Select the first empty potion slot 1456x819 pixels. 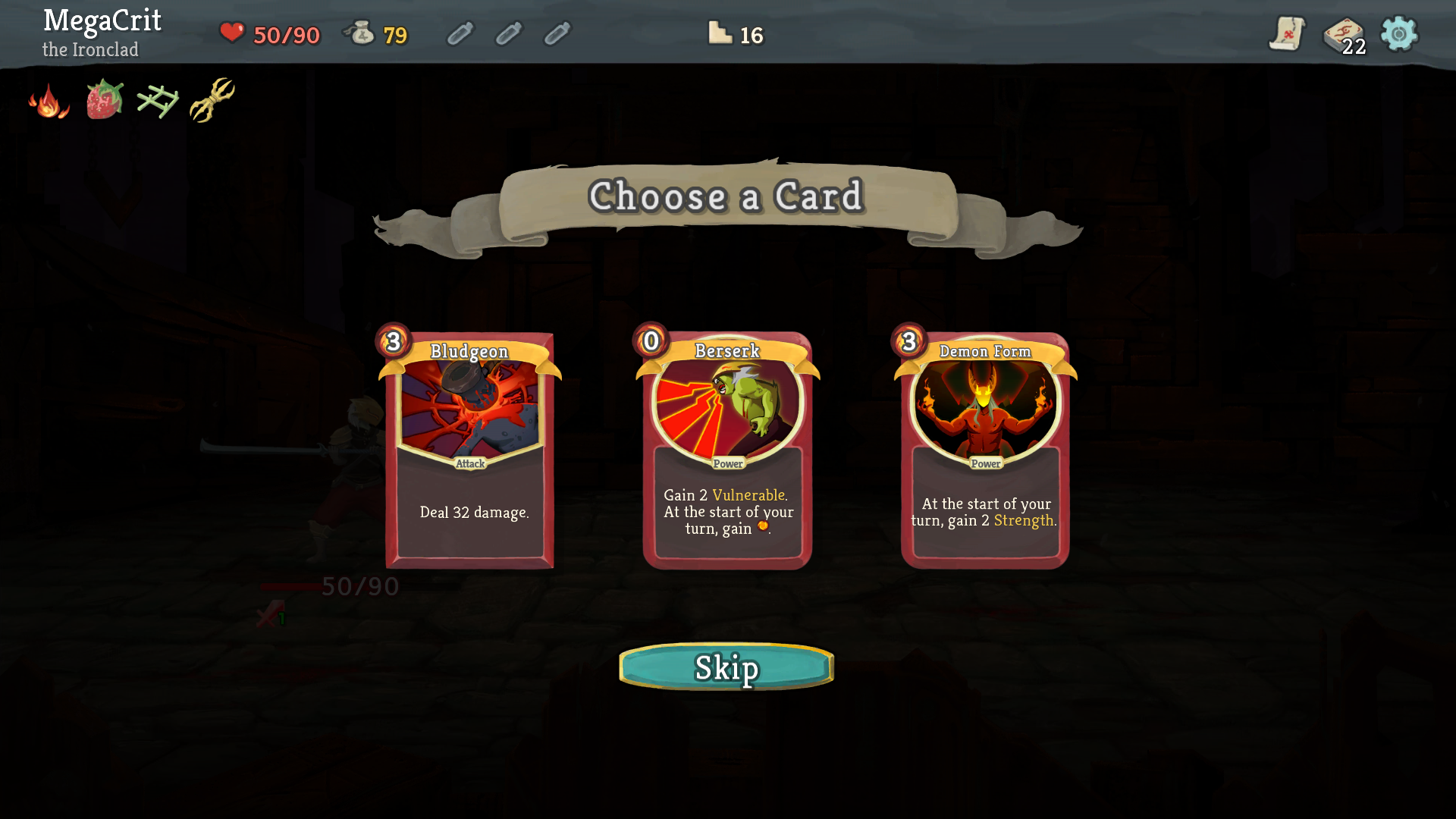[x=460, y=34]
